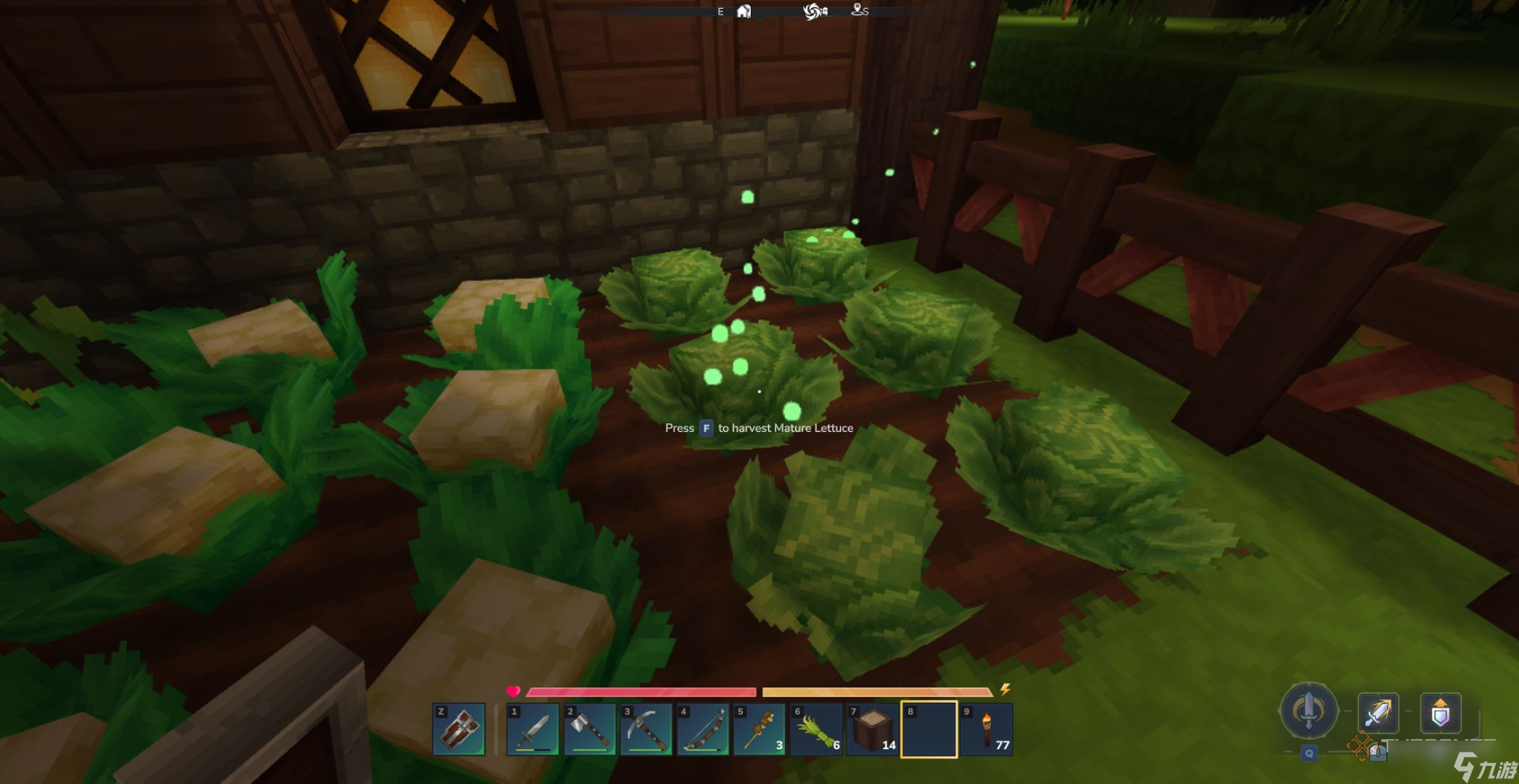Click the glowing sword attack buff icon
The width and height of the screenshot is (1519, 784).
pyautogui.click(x=1377, y=712)
